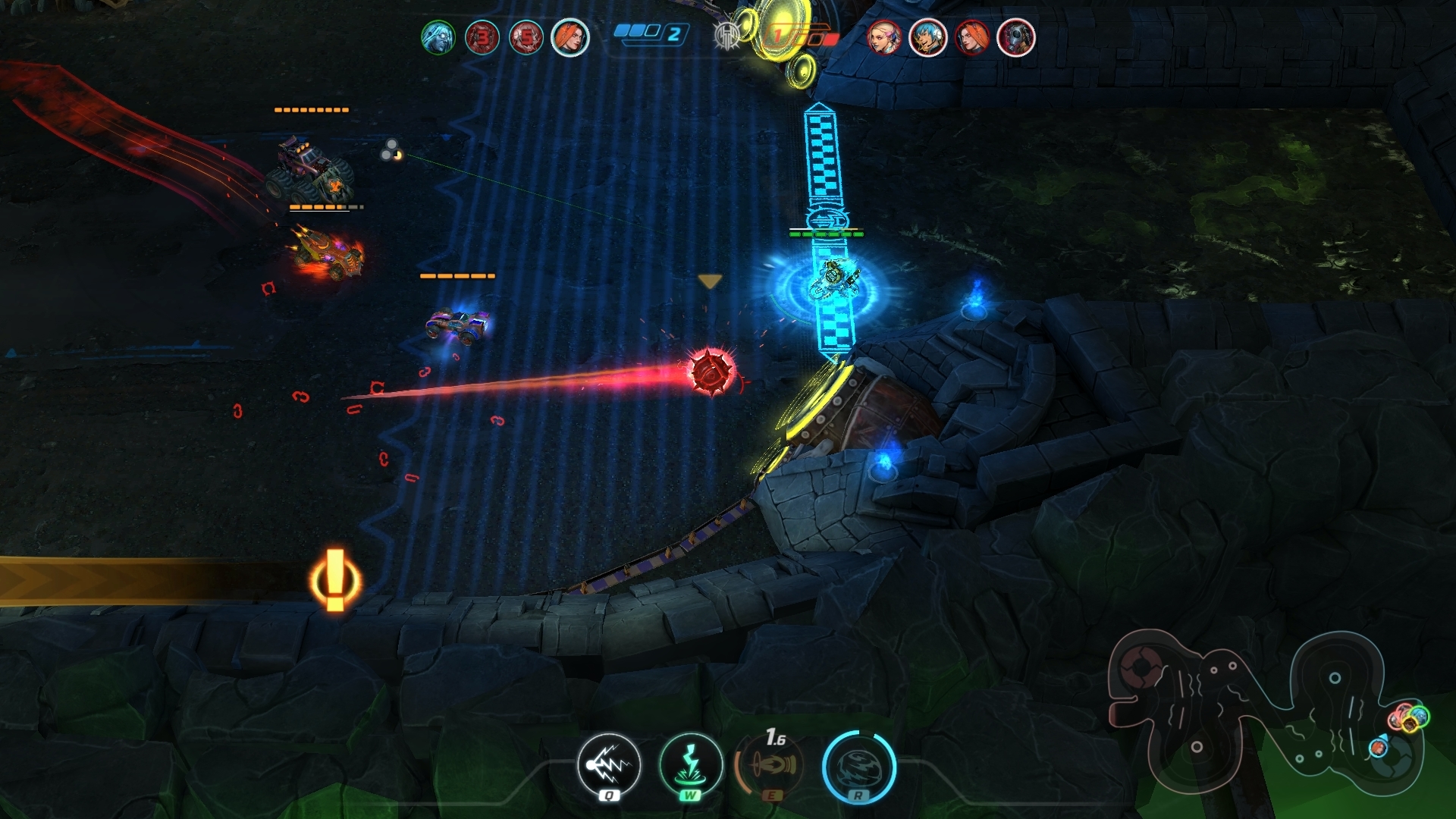1456x819 pixels.
Task: Activate the forked lightning Q ability
Action: coord(609,766)
